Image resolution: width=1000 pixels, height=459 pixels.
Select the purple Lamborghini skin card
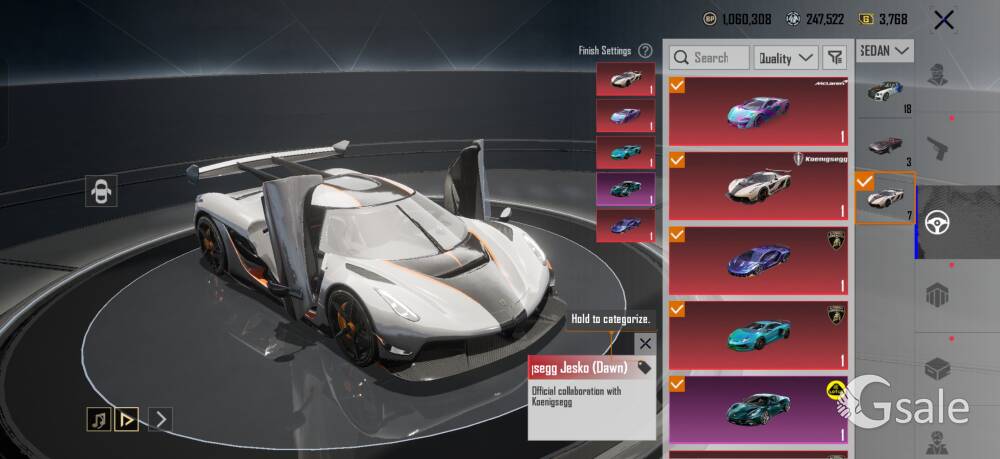tap(758, 260)
